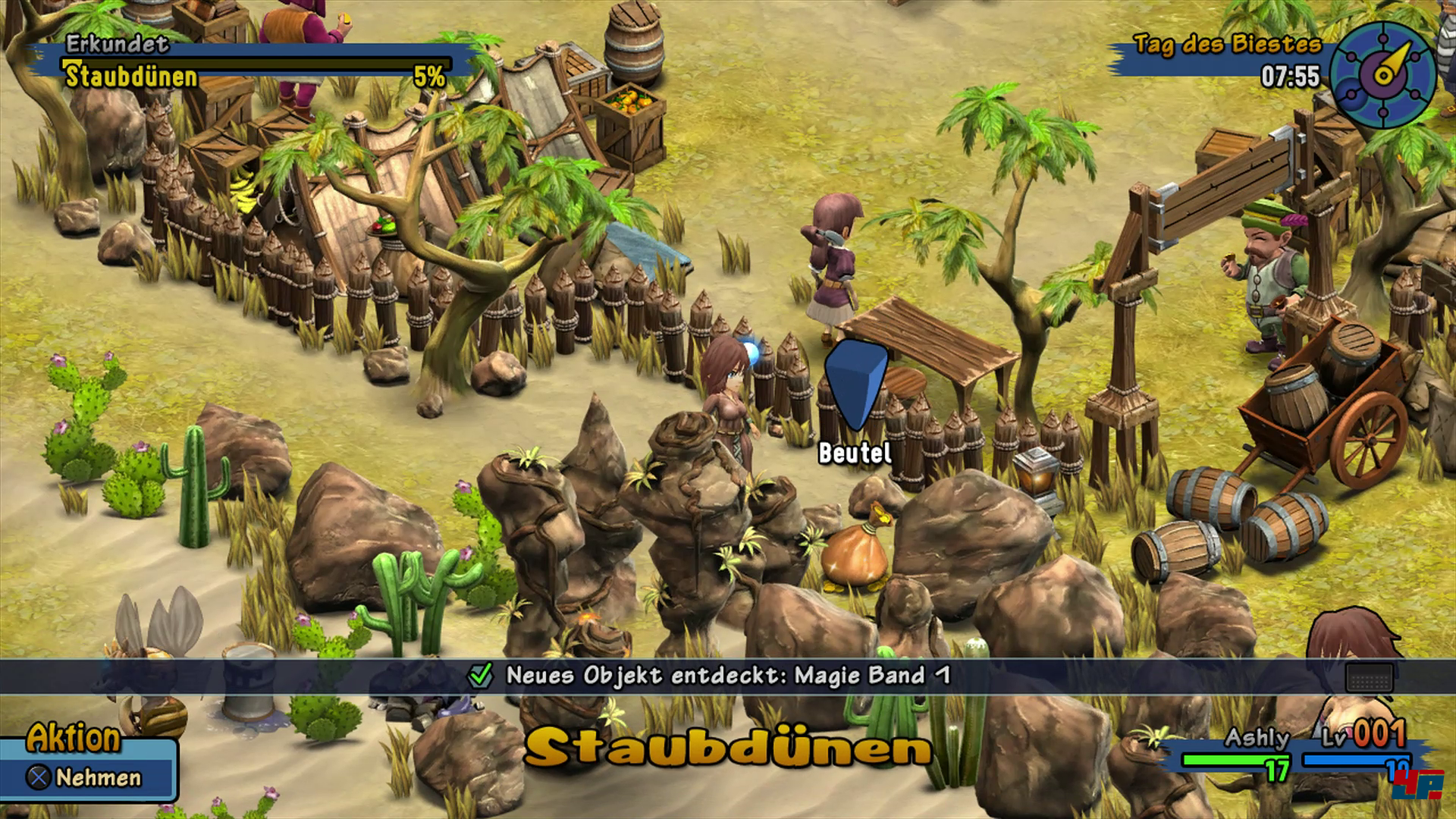The height and width of the screenshot is (819, 1456).
Task: Click the keyboard icon on the notification bar
Action: click(x=1369, y=677)
